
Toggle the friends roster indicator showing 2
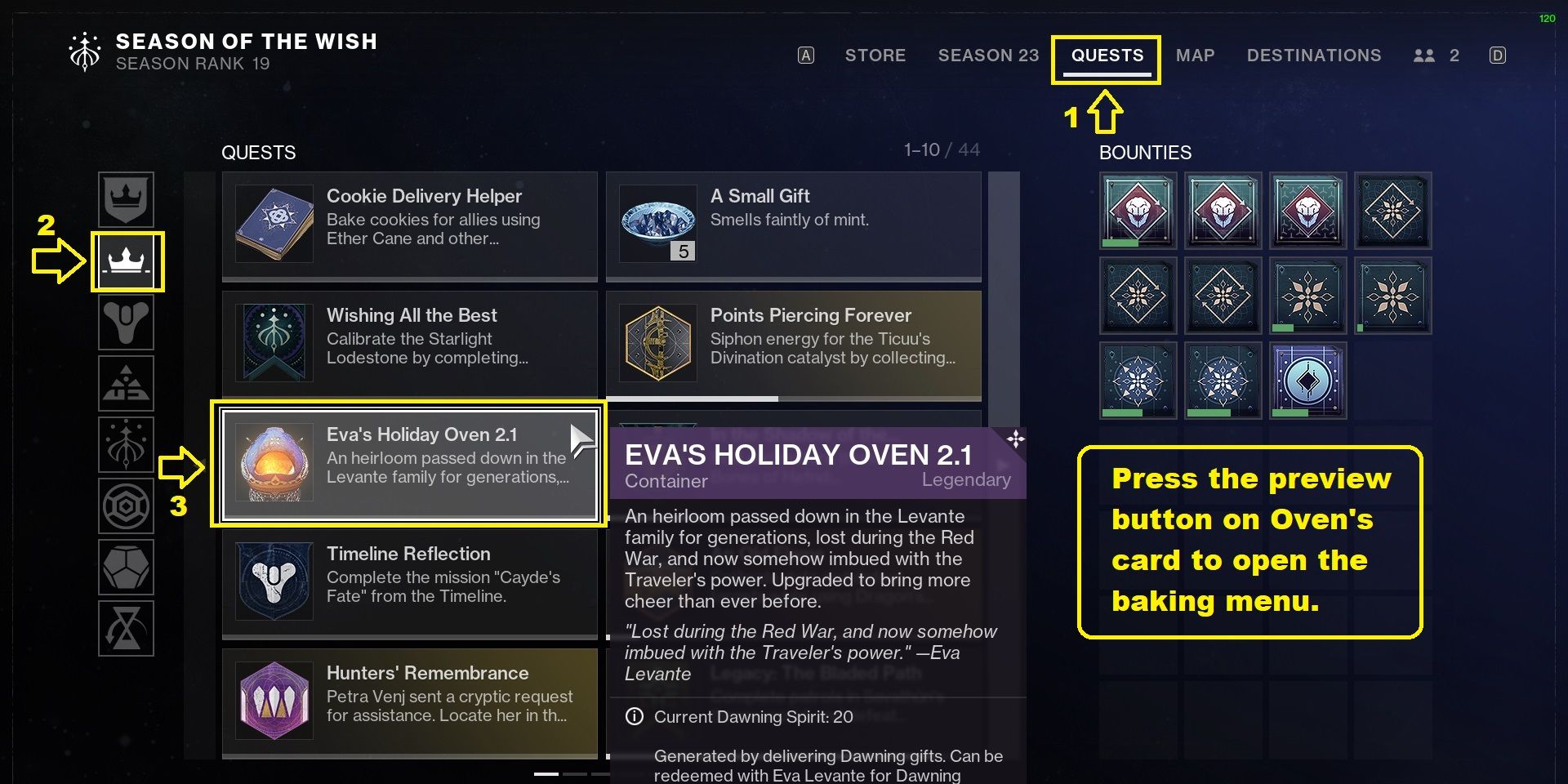pyautogui.click(x=1434, y=56)
